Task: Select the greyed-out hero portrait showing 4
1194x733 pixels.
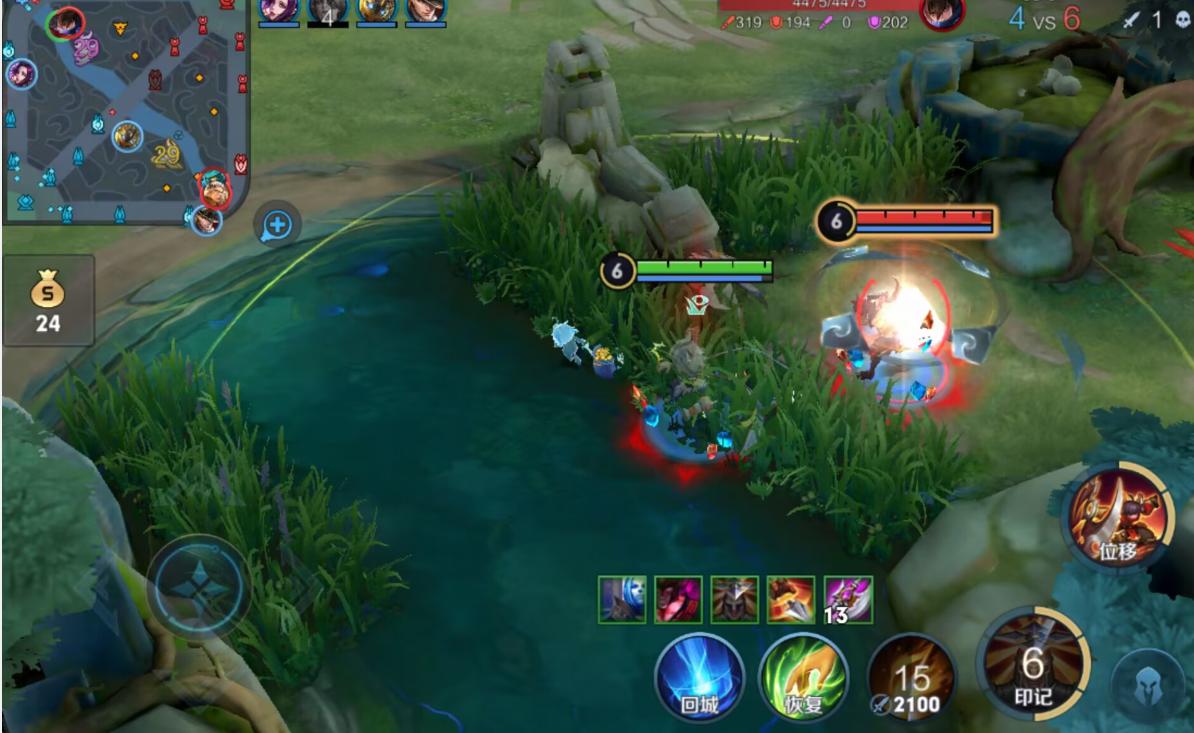Action: [x=328, y=10]
